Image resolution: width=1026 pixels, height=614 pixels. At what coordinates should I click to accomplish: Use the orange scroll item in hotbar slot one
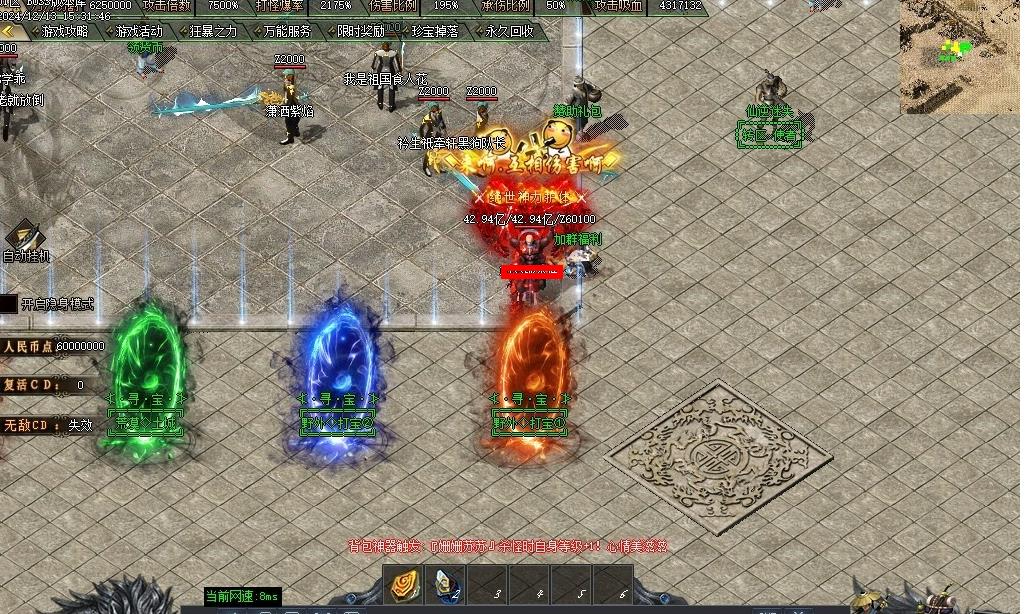(x=404, y=586)
